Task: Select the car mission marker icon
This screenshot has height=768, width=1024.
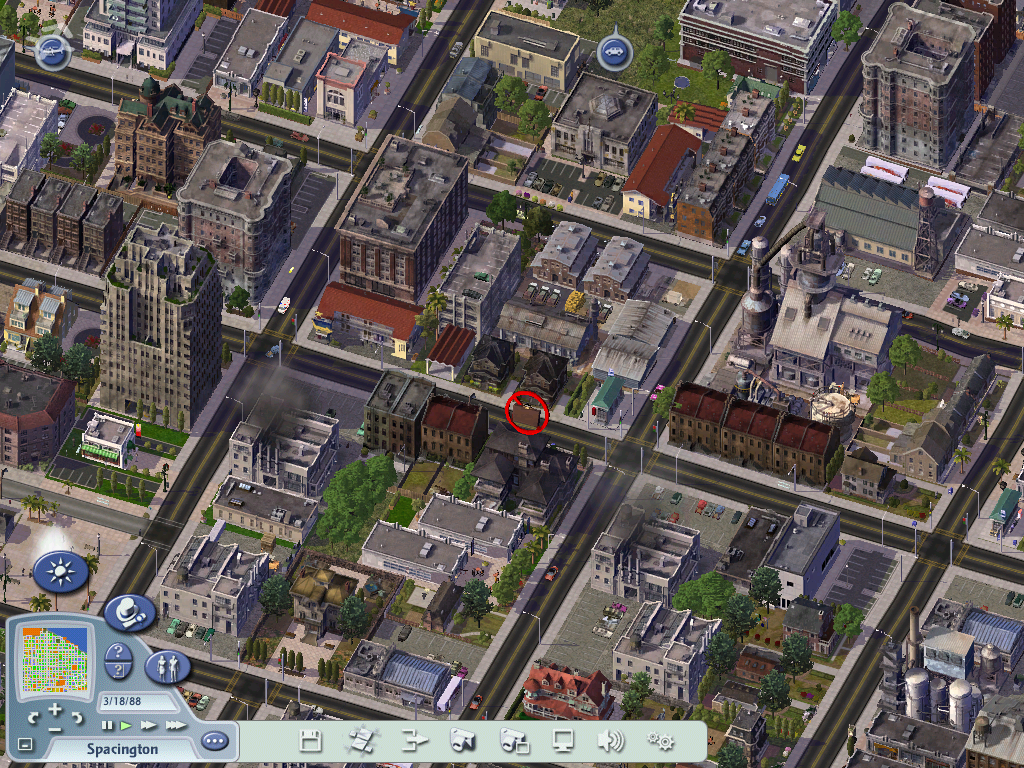Action: [612, 52]
